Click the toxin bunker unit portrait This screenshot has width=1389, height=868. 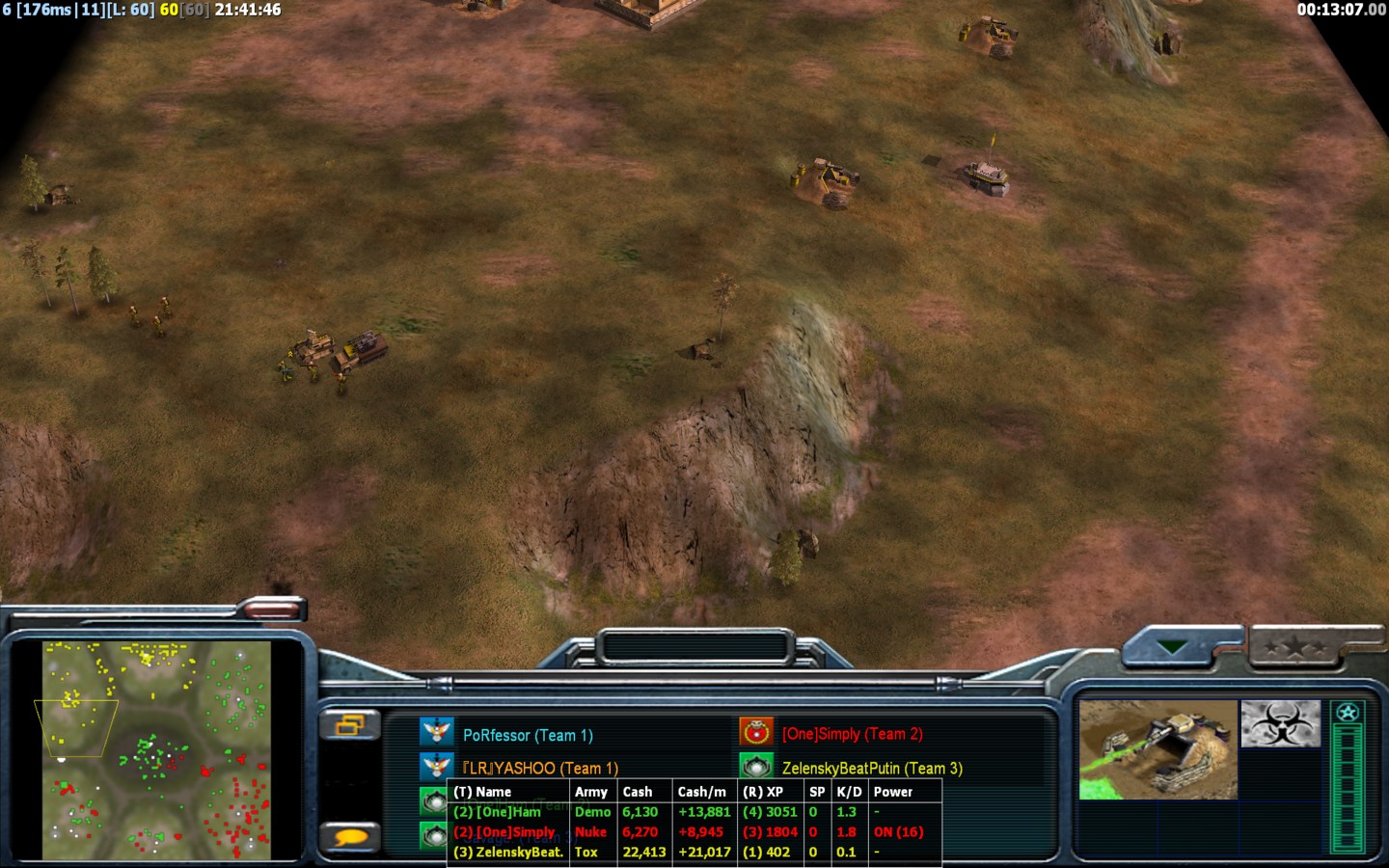[x=1157, y=749]
